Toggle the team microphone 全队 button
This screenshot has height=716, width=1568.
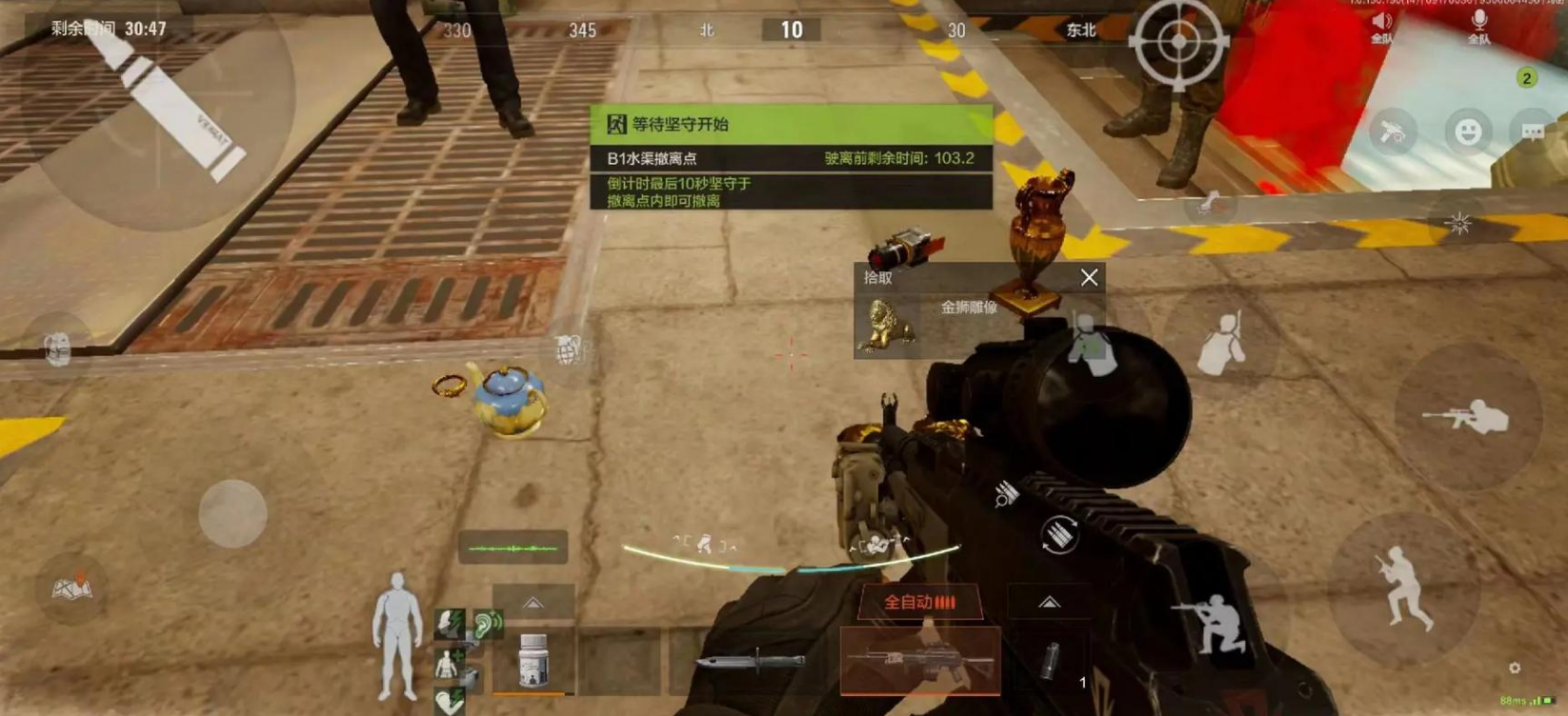[1478, 27]
